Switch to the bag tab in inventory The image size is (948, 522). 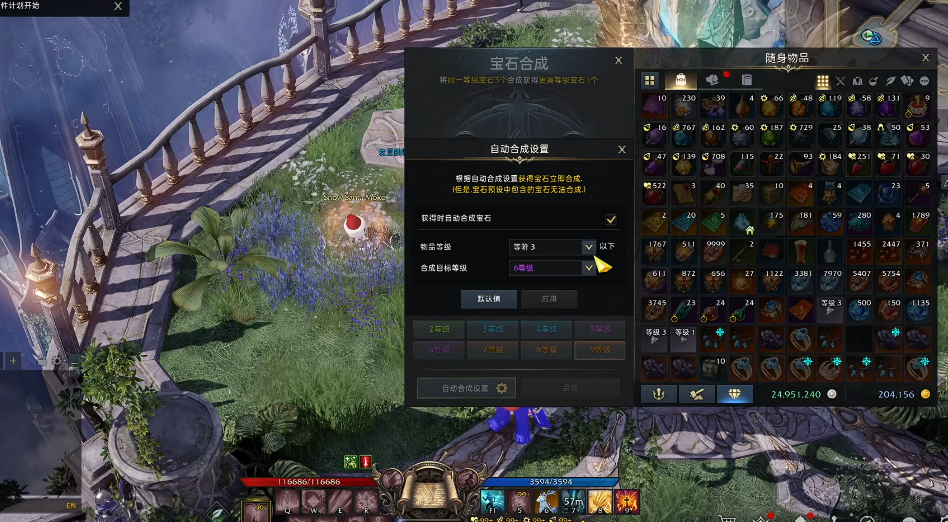tap(681, 80)
